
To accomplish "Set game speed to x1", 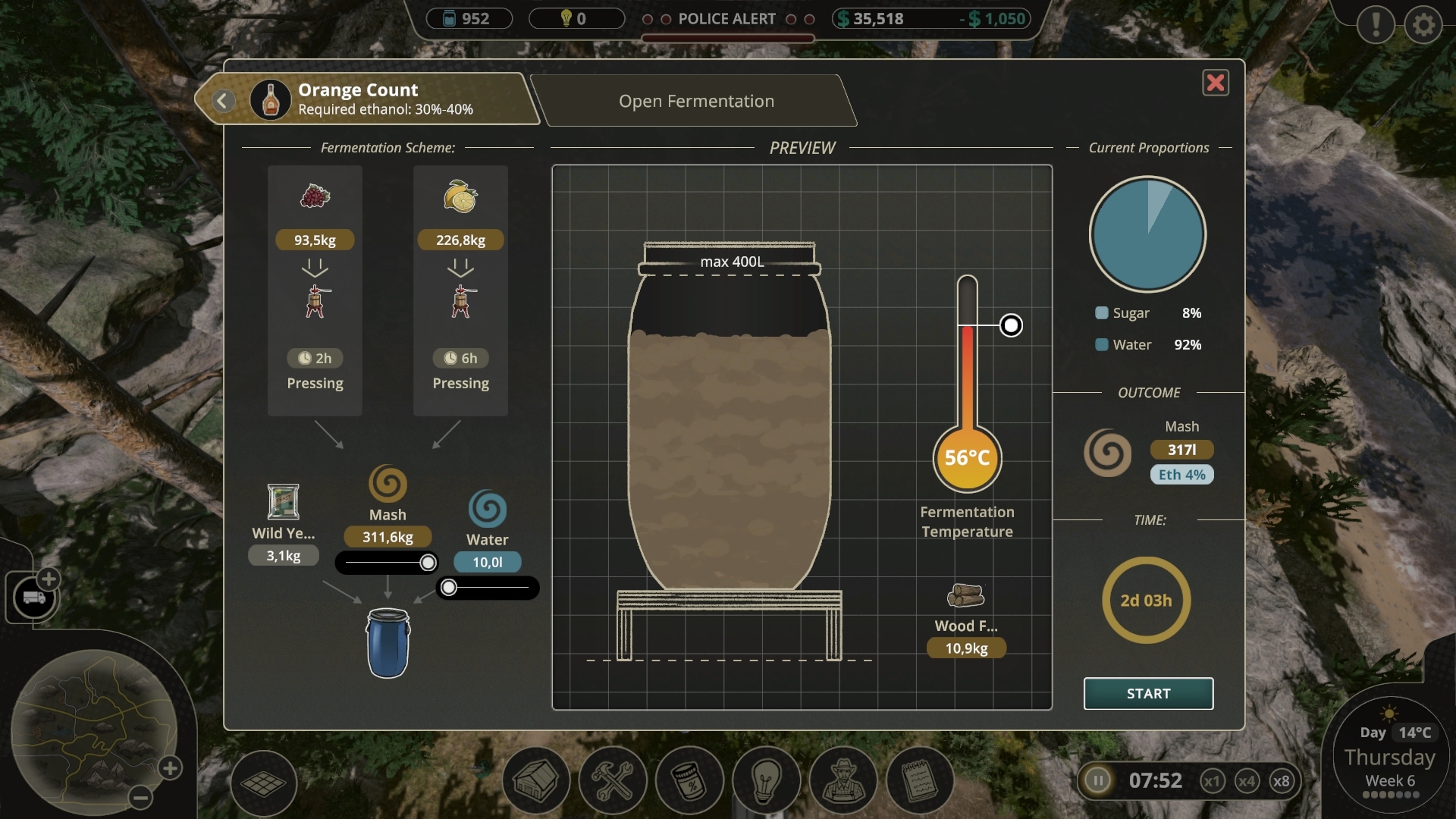I will point(1214,780).
